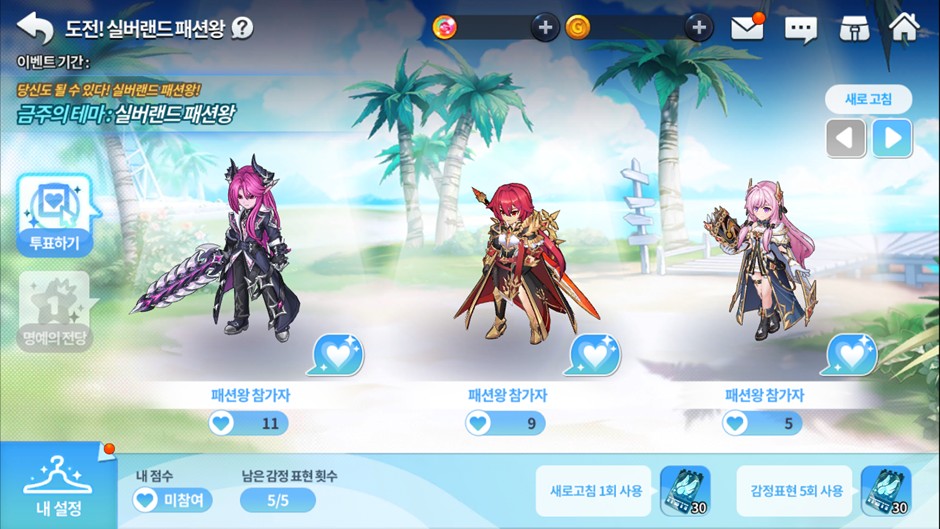Image resolution: width=940 pixels, height=529 pixels.
Task: Send a heart to the pink-haired swordsman
Action: click(337, 354)
